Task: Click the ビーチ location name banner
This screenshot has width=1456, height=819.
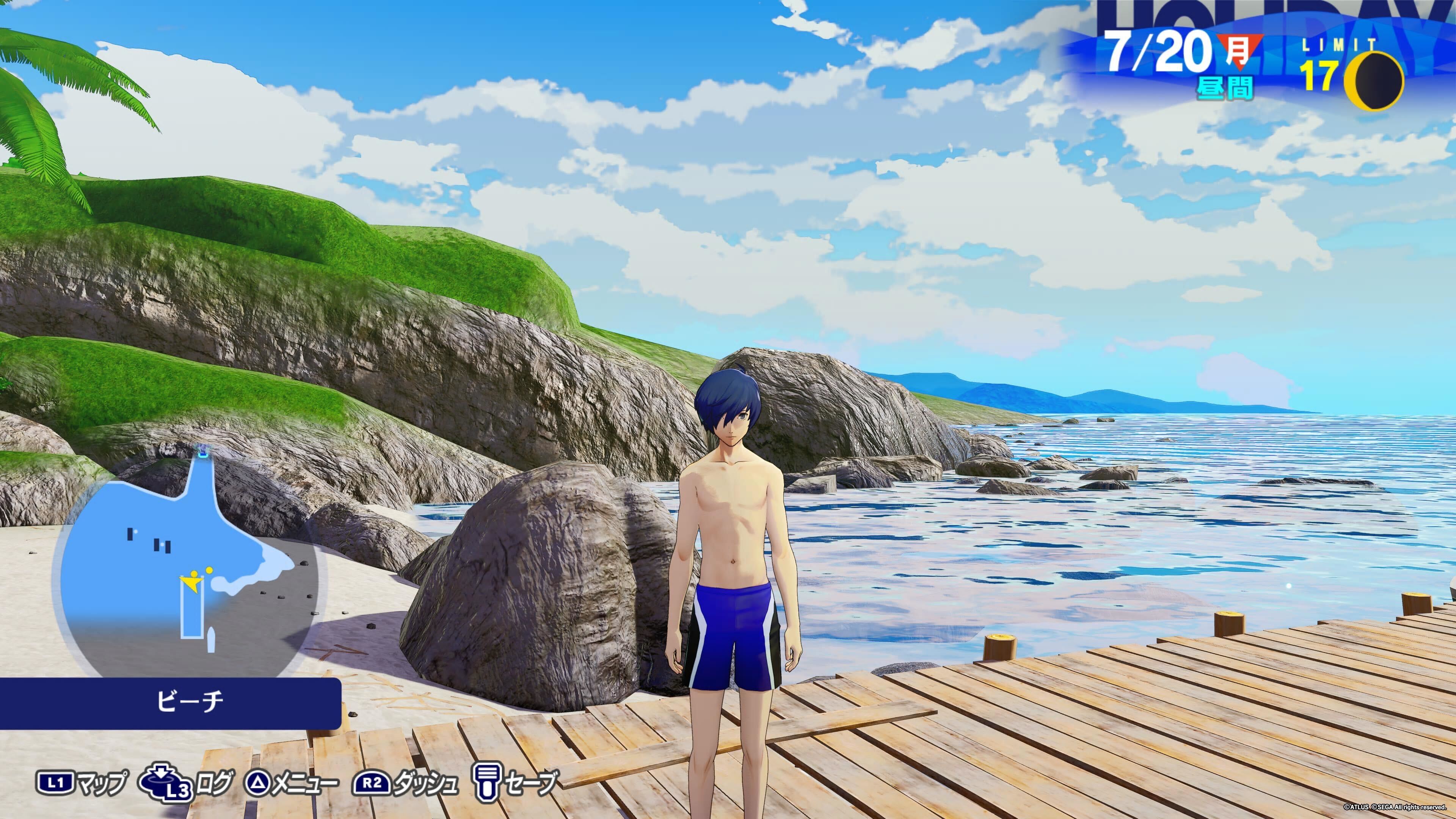Action: 169,703
